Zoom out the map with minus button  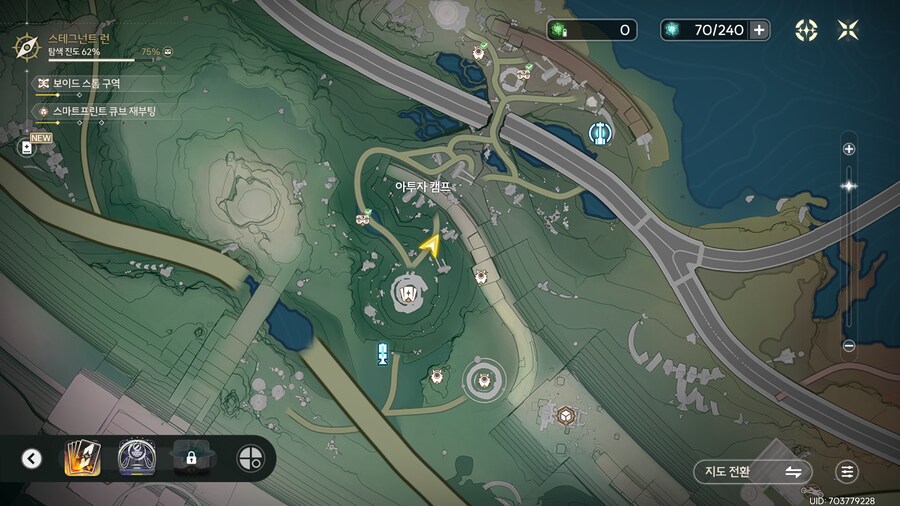click(849, 346)
